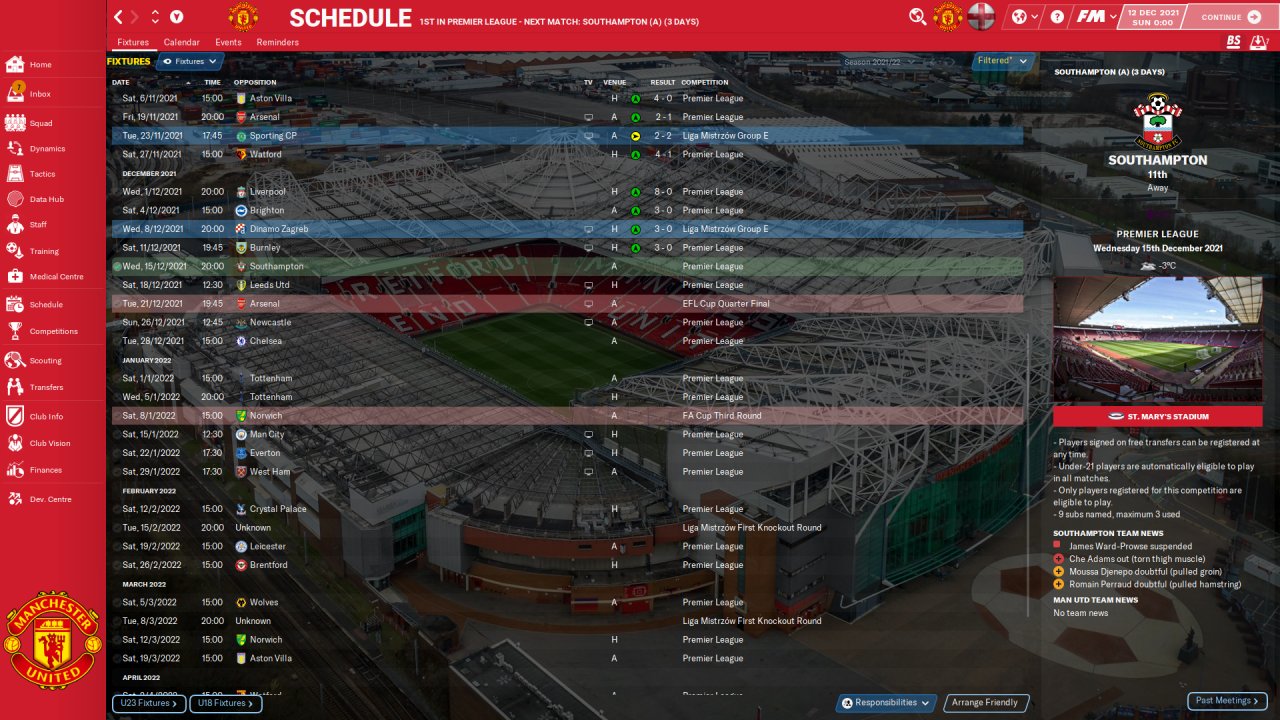Expand the Fixtures dropdown
Image resolution: width=1280 pixels, height=720 pixels.
point(190,62)
